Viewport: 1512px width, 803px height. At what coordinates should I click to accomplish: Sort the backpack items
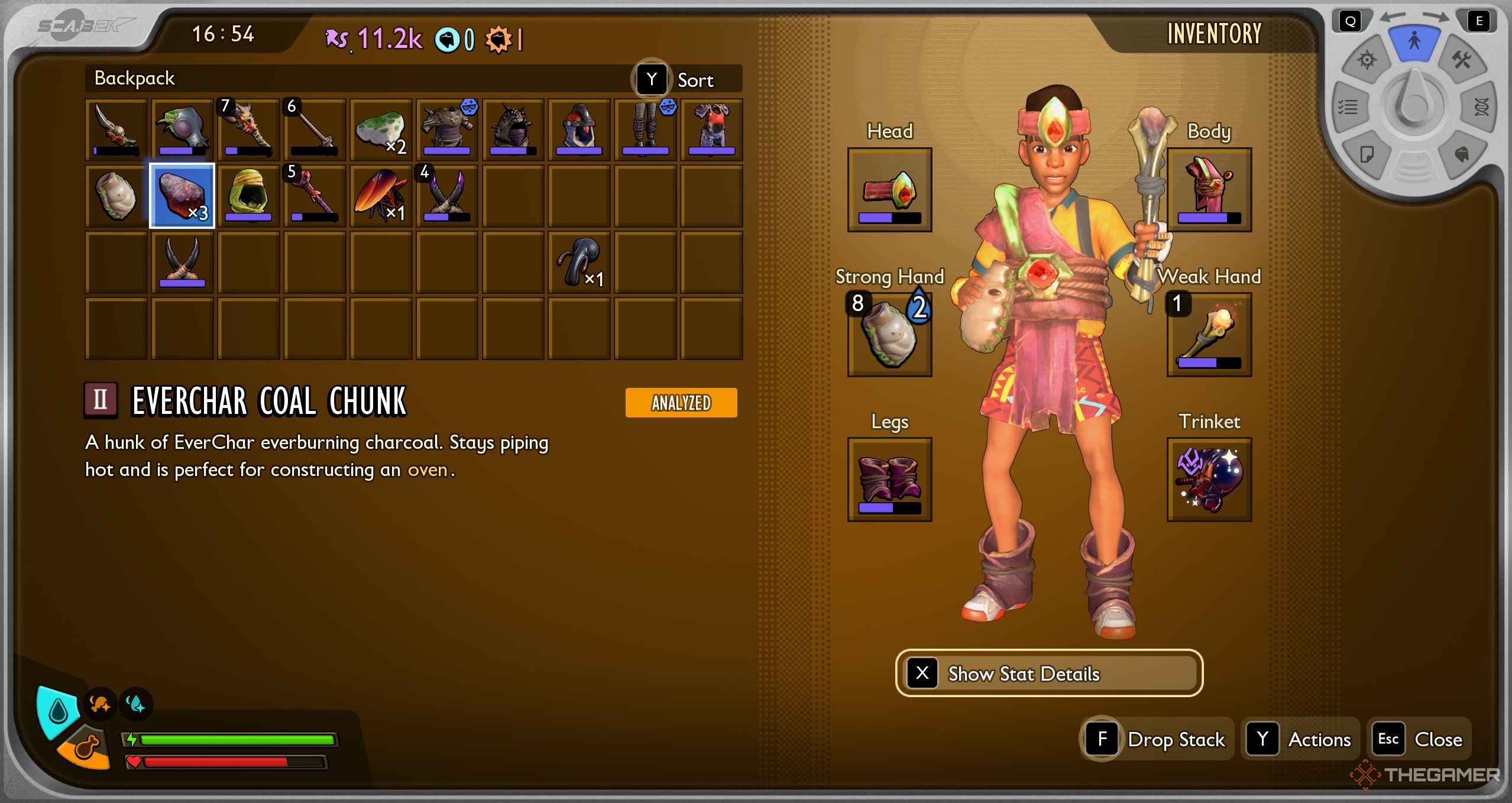tap(685, 79)
